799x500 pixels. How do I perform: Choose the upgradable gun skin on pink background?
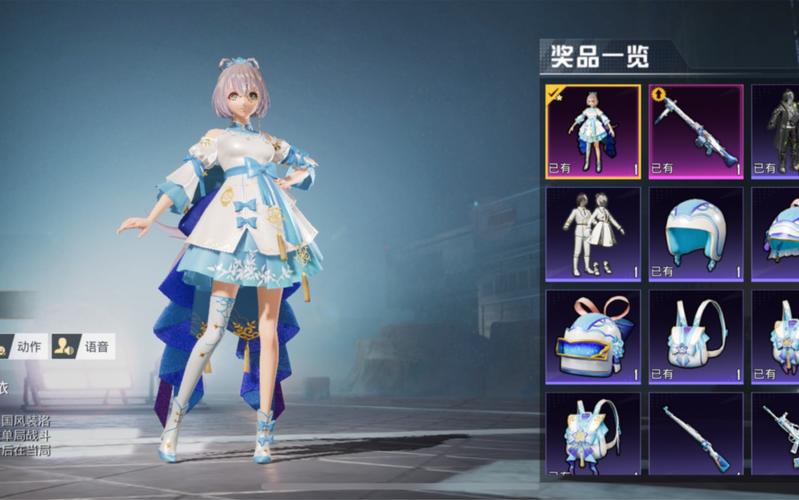[696, 131]
